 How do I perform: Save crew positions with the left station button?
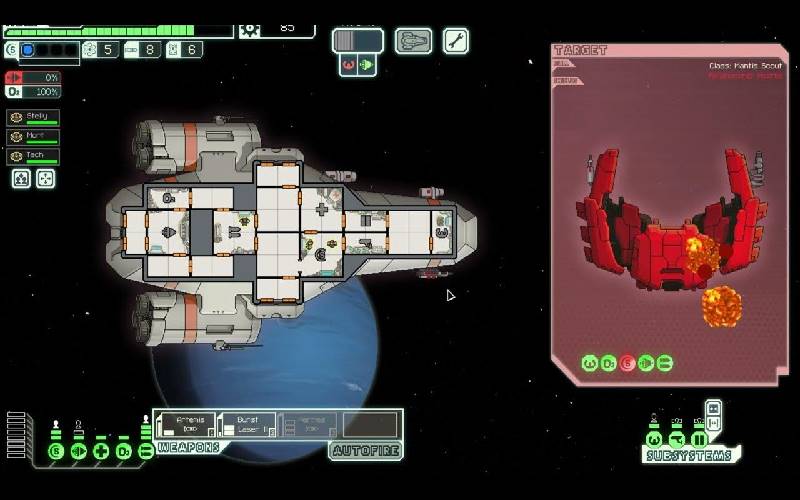pos(21,179)
